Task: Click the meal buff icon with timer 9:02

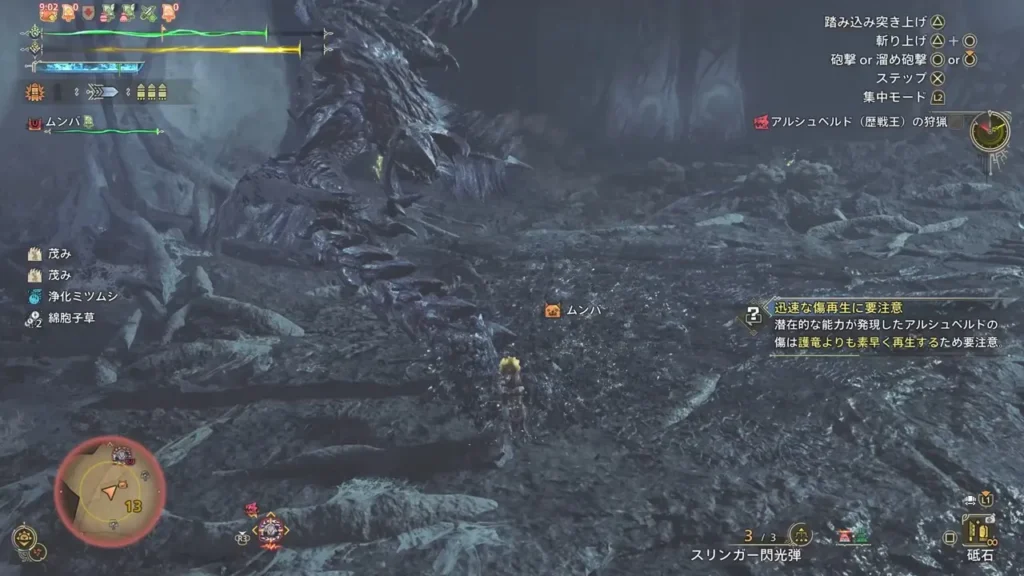Action: pos(48,13)
